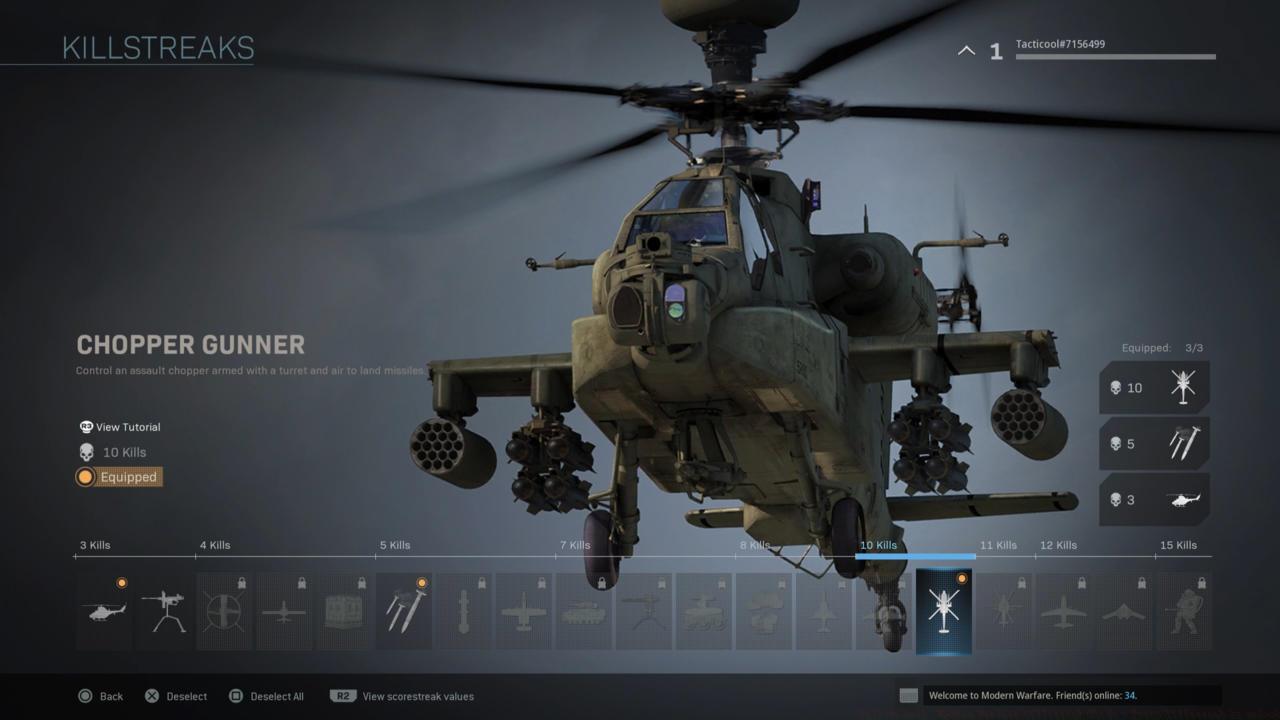Screen dimensions: 1280x720
Task: Click the blue progress bar under 10 Kills
Action: click(x=914, y=557)
